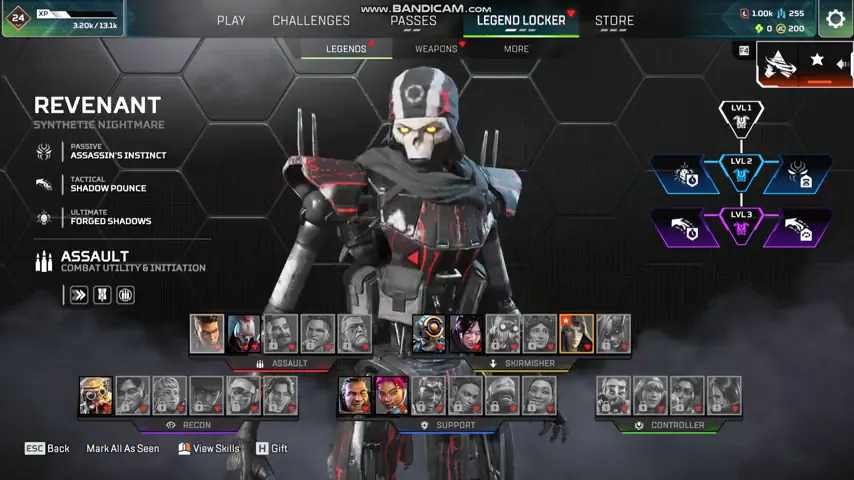Open the Store tab
Viewport: 854px width, 480px height.
pyautogui.click(x=614, y=20)
